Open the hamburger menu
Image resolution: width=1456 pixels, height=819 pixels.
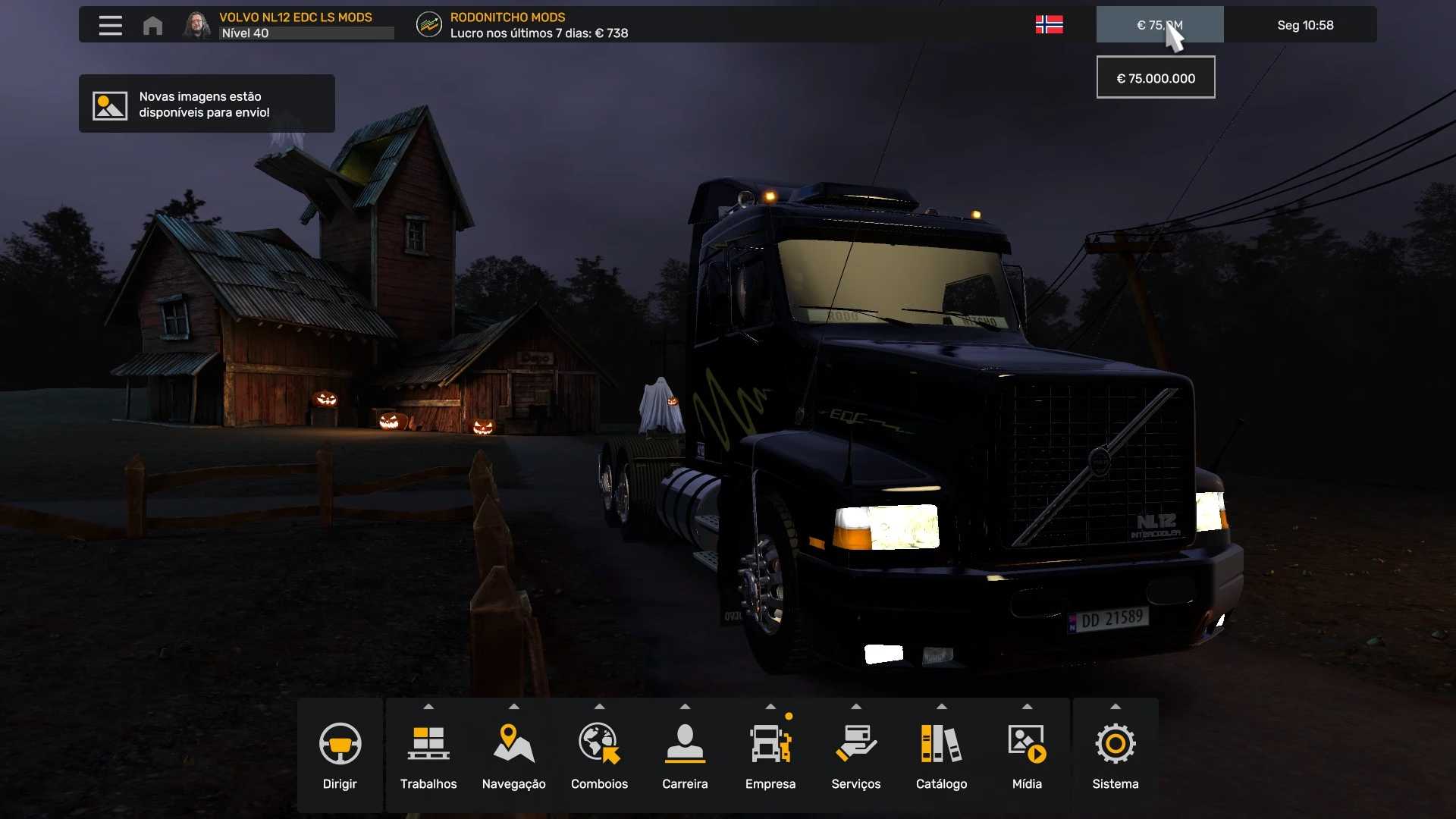pos(110,25)
